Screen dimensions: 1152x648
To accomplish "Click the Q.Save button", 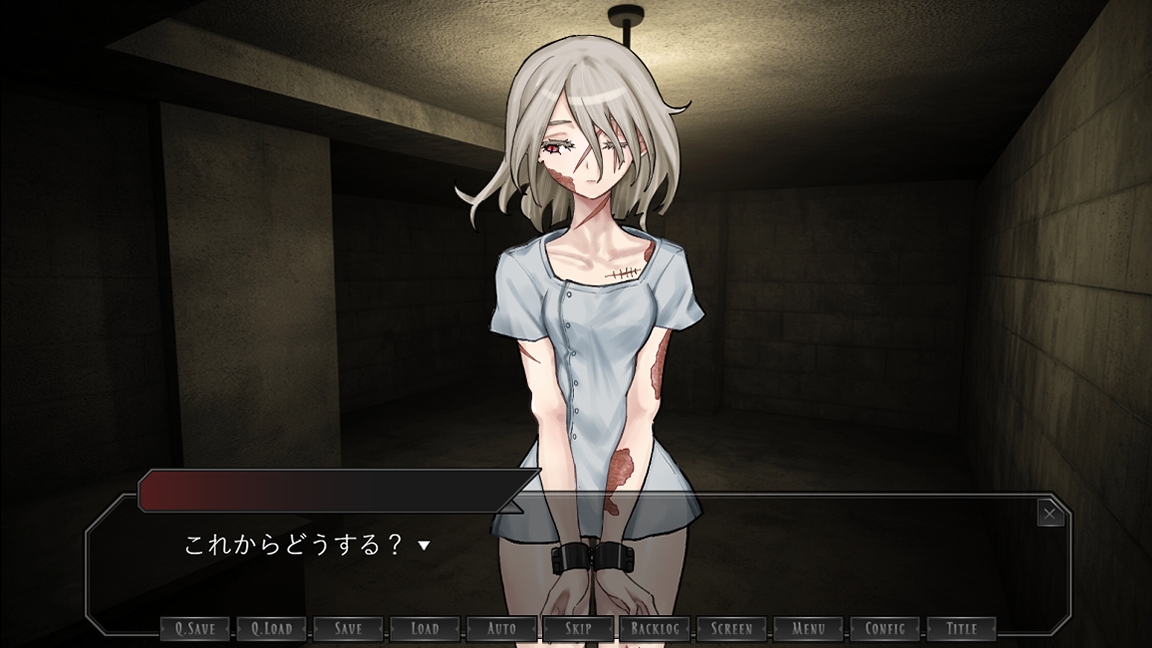I will [x=195, y=629].
